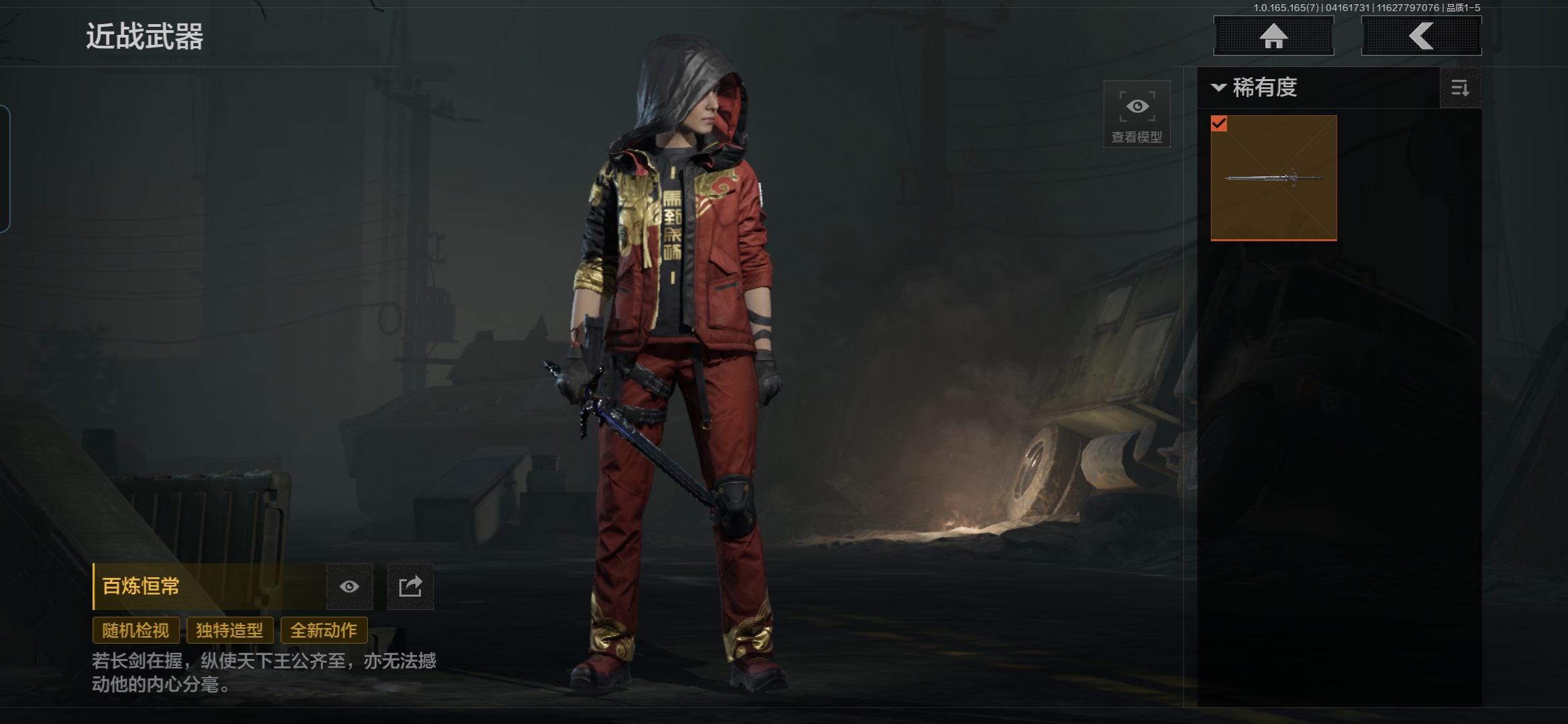Preview the 百炼恒常 skin with eye icon
Image resolution: width=1568 pixels, height=724 pixels.
click(x=349, y=587)
